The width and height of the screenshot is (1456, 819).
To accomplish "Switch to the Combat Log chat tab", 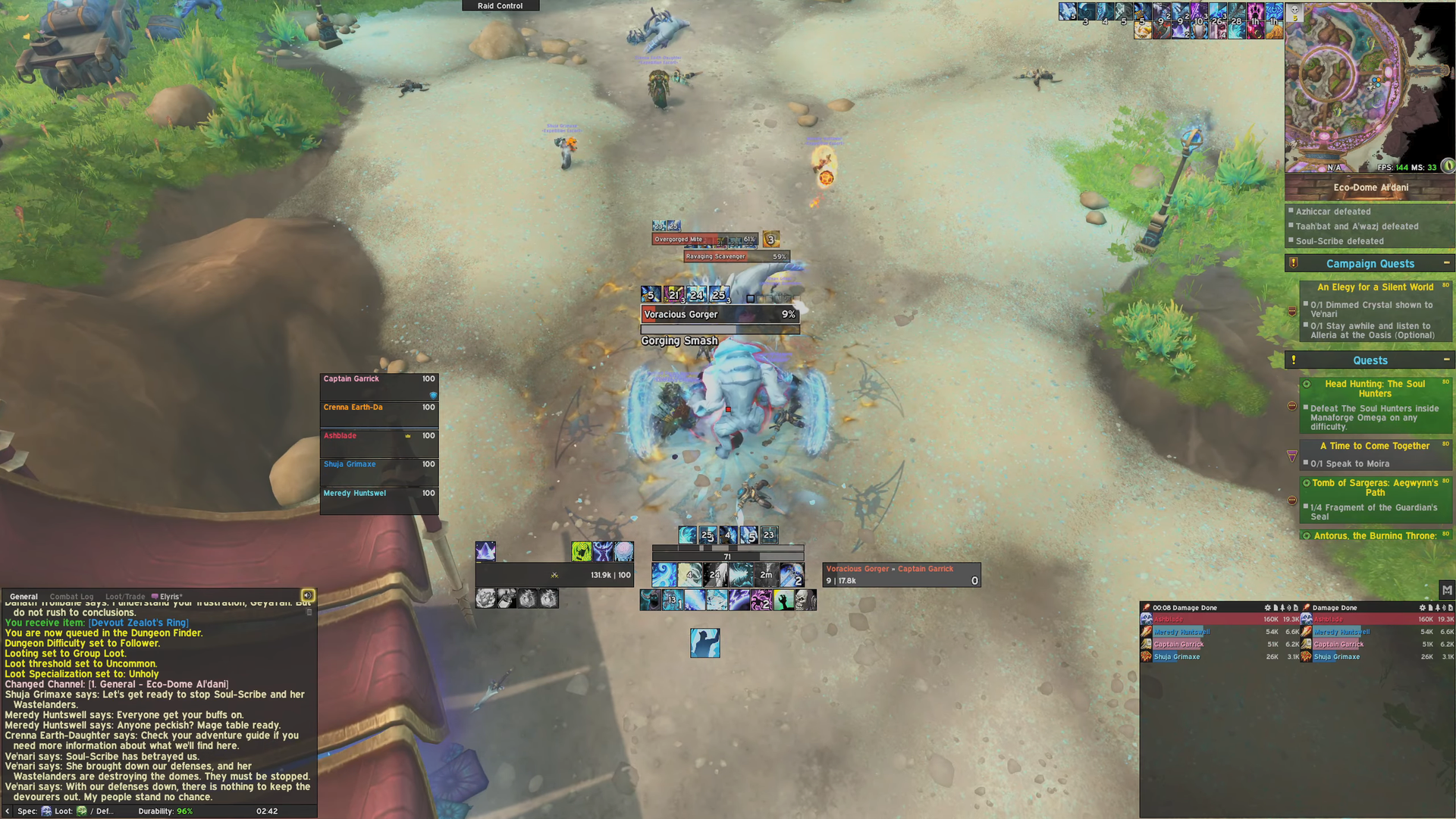I will click(x=71, y=597).
